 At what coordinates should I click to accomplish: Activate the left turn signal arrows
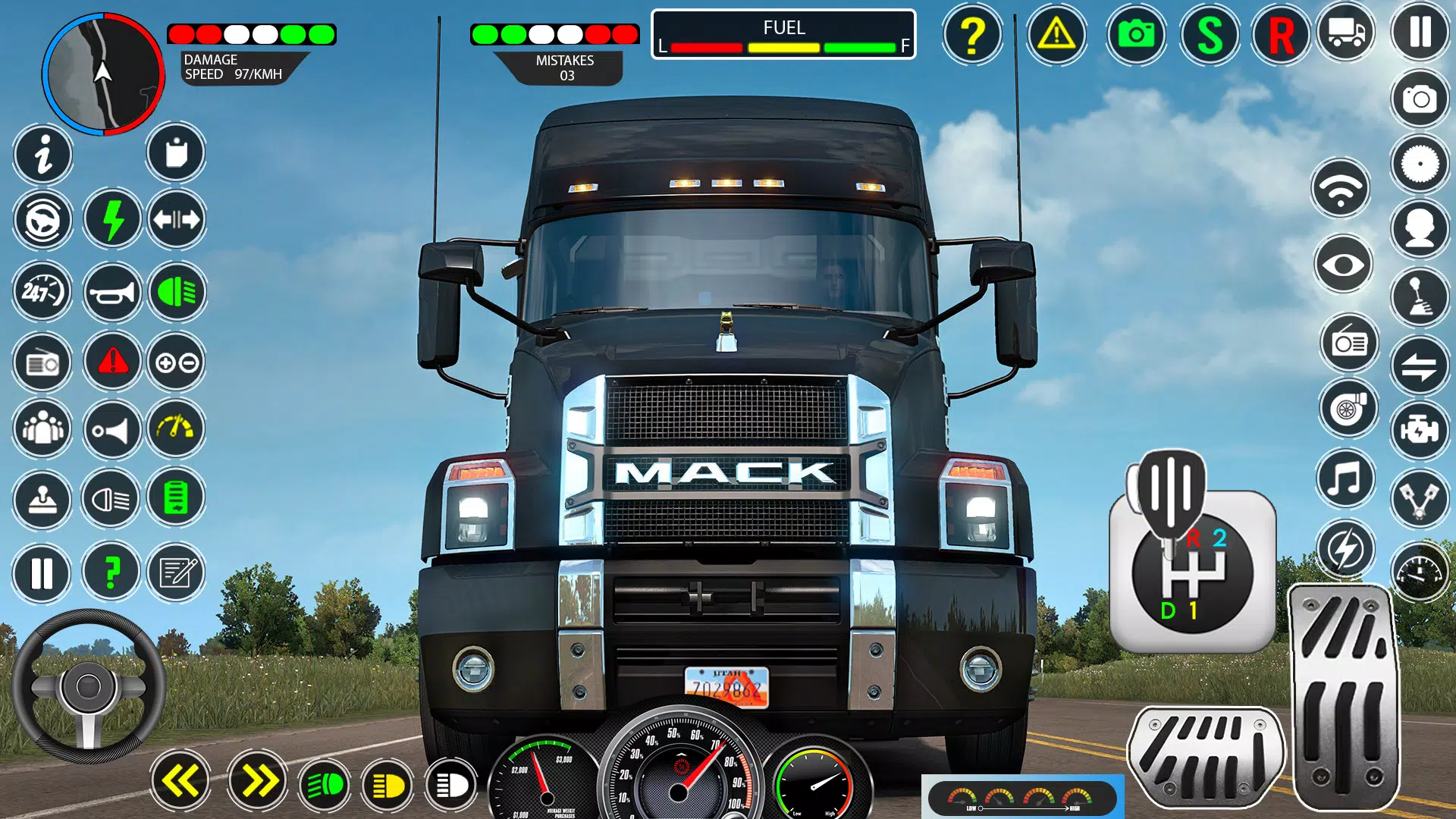click(x=180, y=781)
